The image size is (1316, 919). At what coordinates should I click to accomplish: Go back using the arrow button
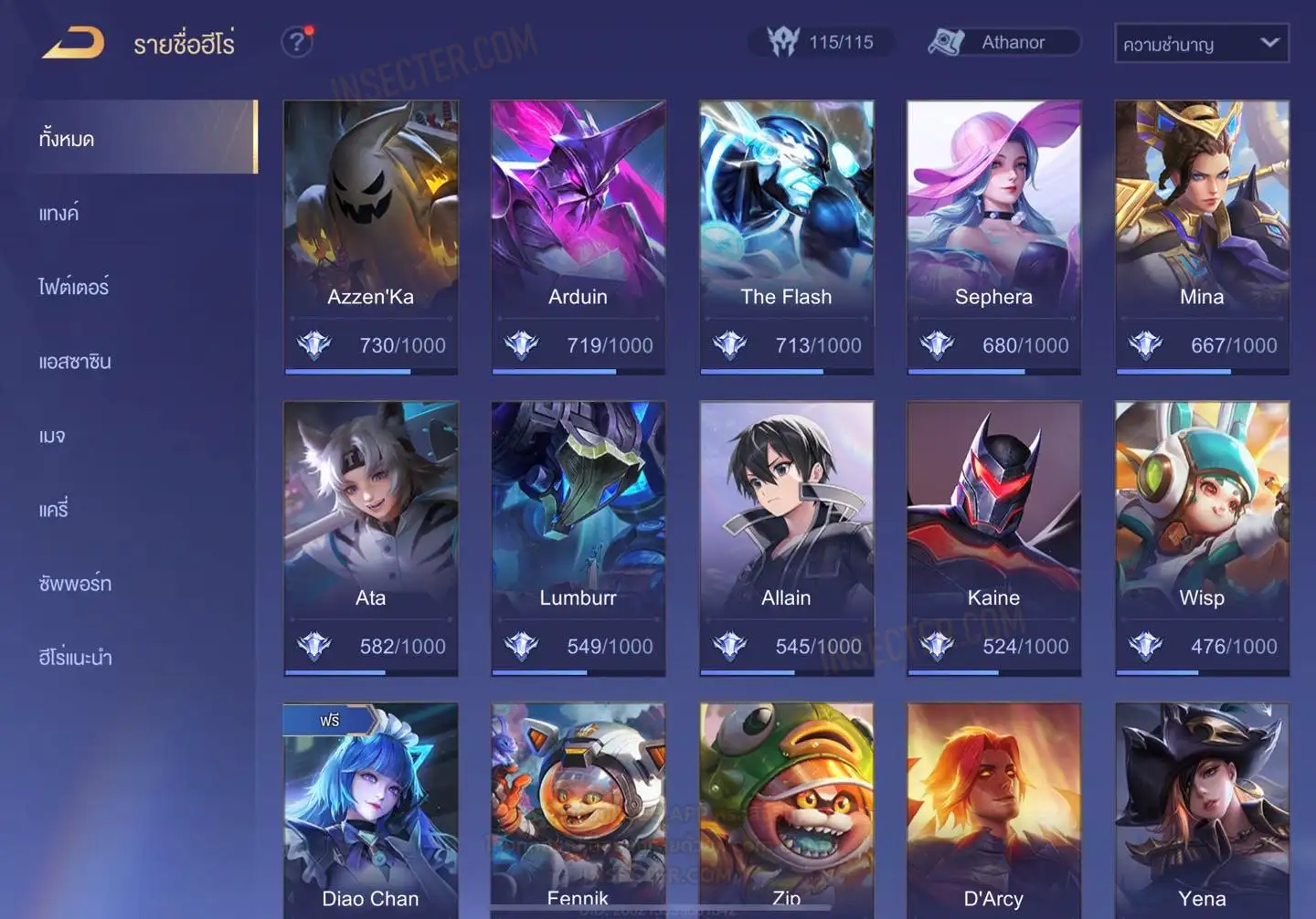[x=73, y=43]
